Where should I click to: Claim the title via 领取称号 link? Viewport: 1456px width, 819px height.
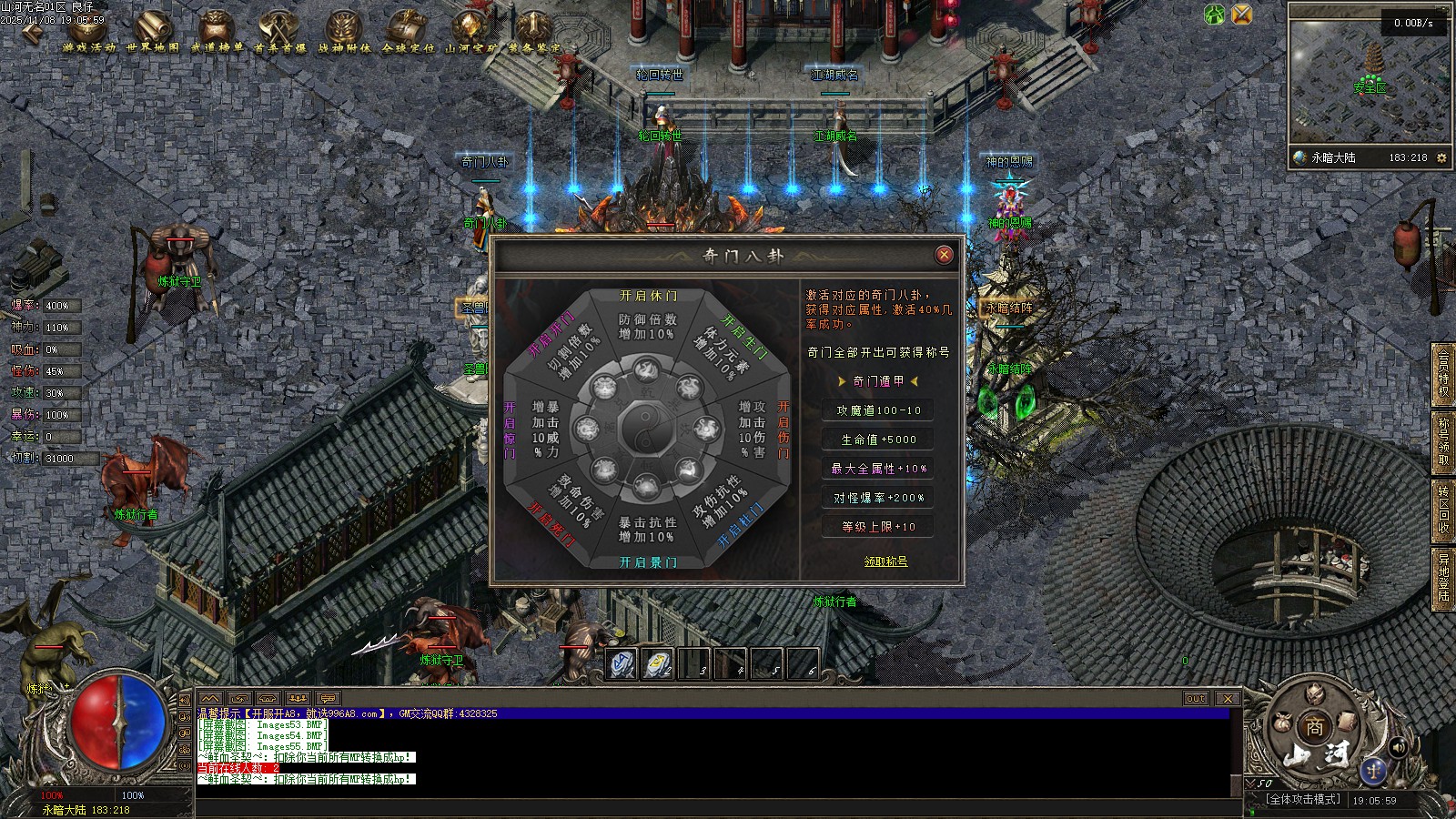(885, 561)
